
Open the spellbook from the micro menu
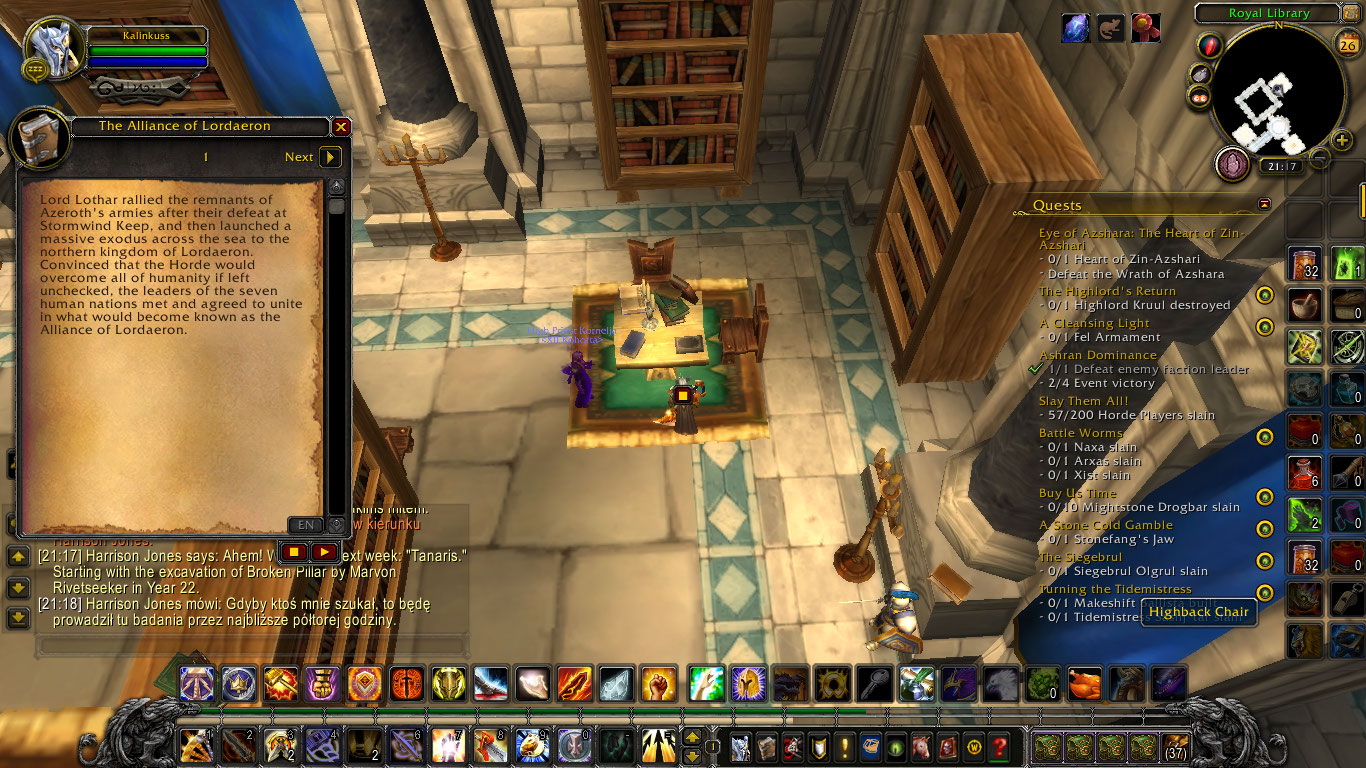tap(767, 746)
